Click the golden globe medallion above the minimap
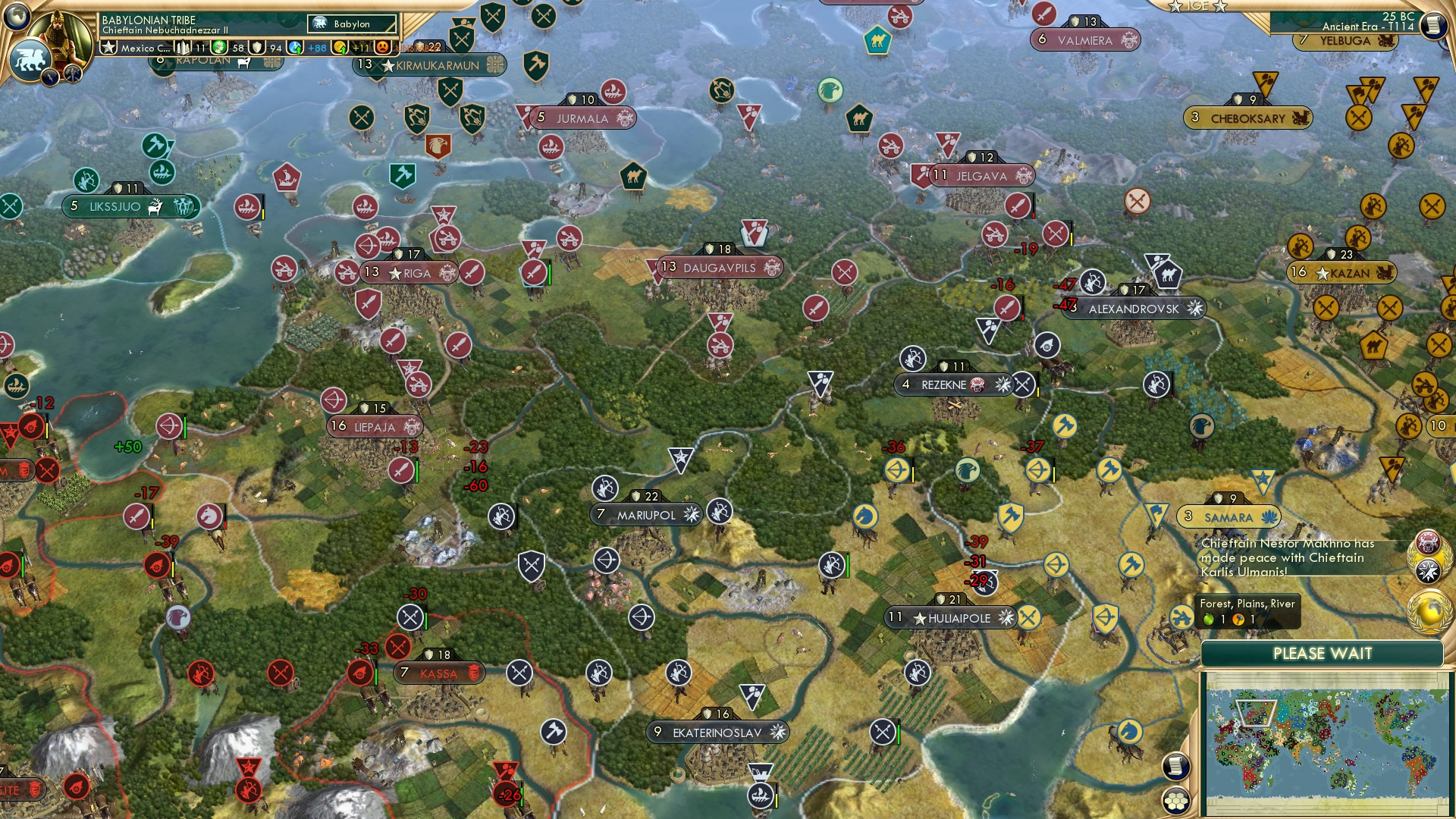Screen dimensions: 1456x819 tap(1429, 611)
